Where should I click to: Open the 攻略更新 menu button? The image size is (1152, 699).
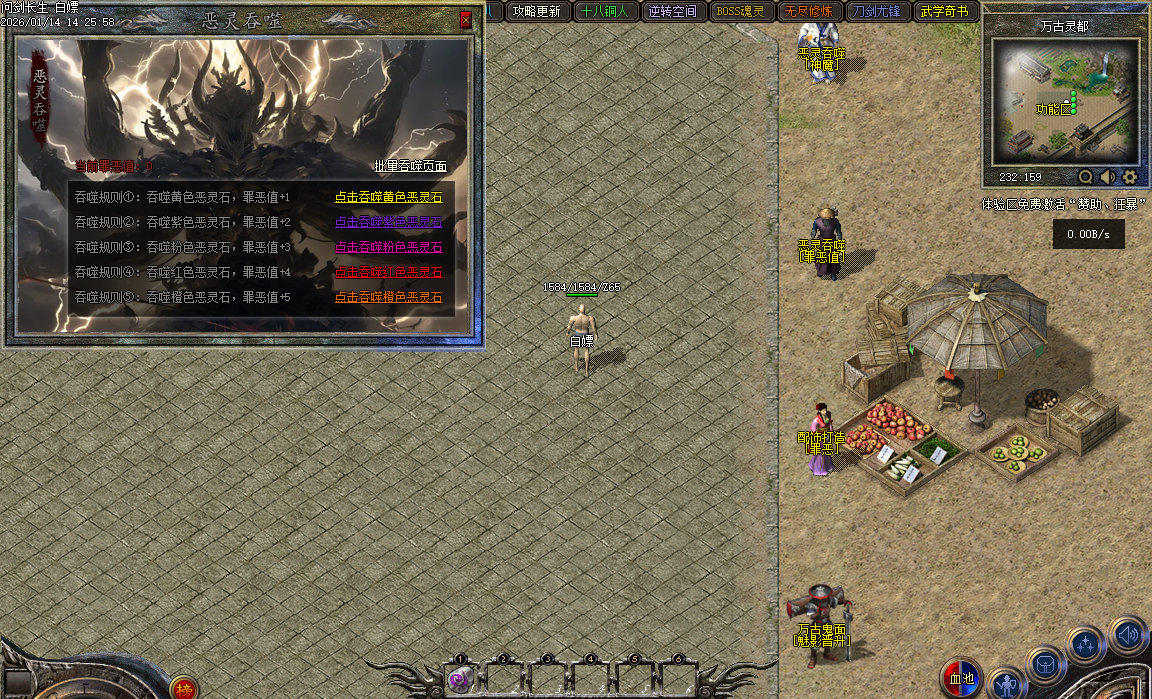pos(535,12)
